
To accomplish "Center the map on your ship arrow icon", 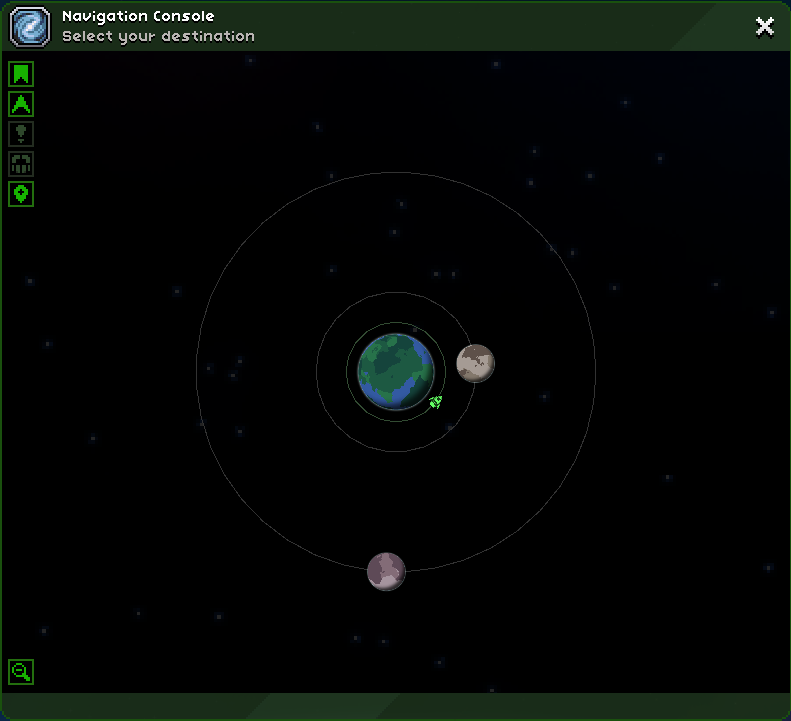I will coord(21,104).
